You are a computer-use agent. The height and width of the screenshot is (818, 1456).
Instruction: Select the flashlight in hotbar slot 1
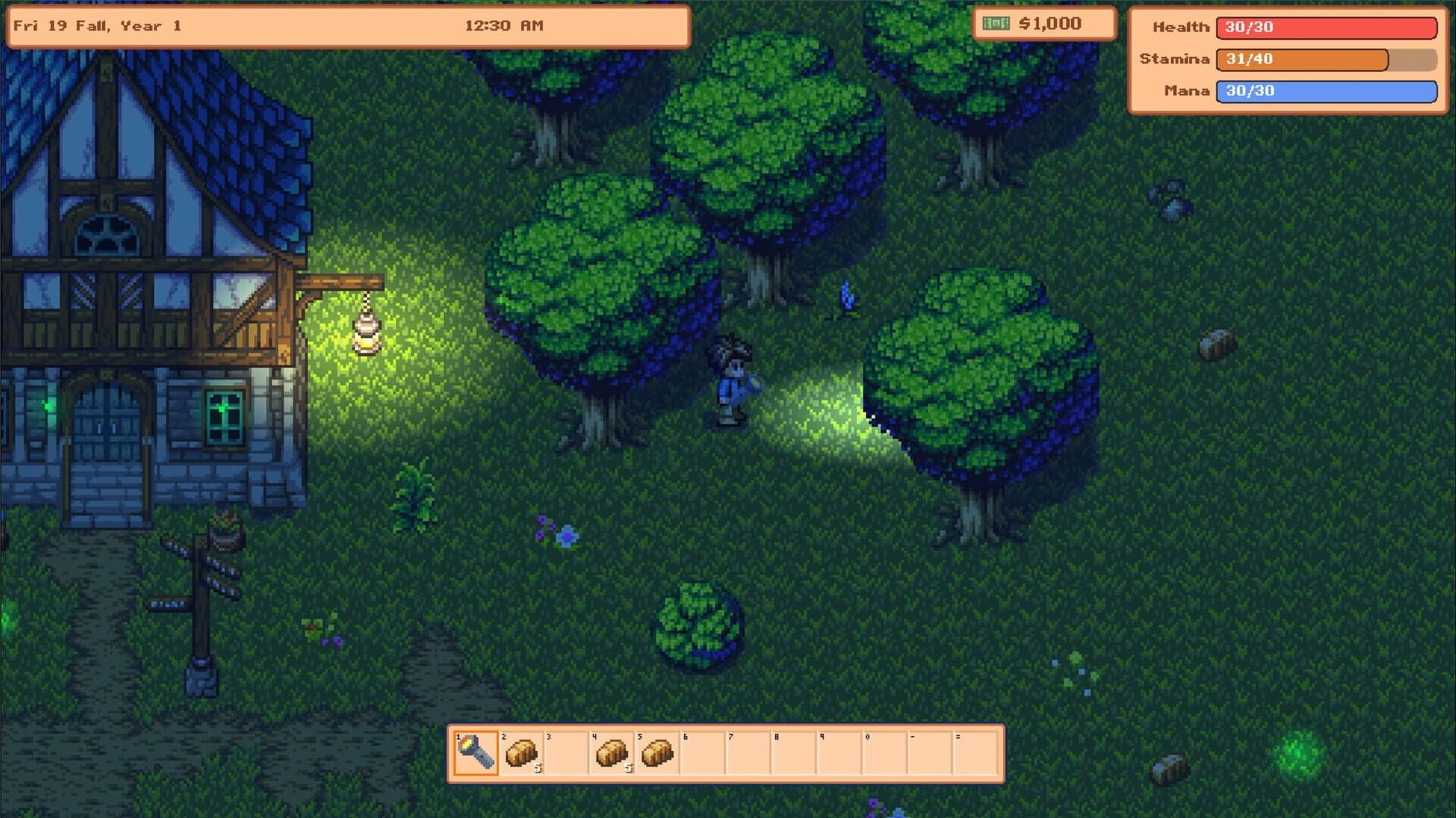coord(478,754)
